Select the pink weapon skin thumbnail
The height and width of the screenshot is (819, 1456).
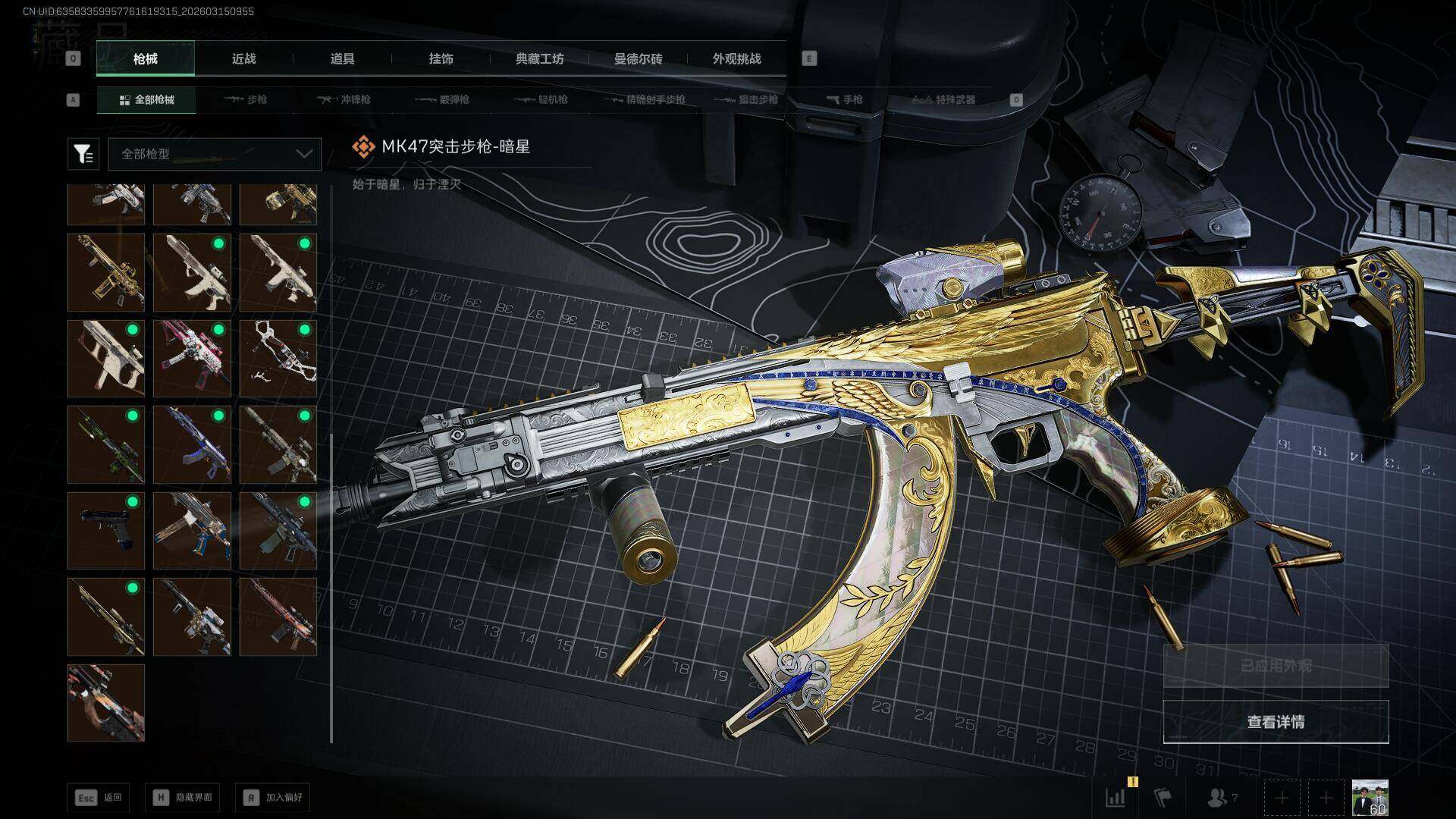click(192, 358)
